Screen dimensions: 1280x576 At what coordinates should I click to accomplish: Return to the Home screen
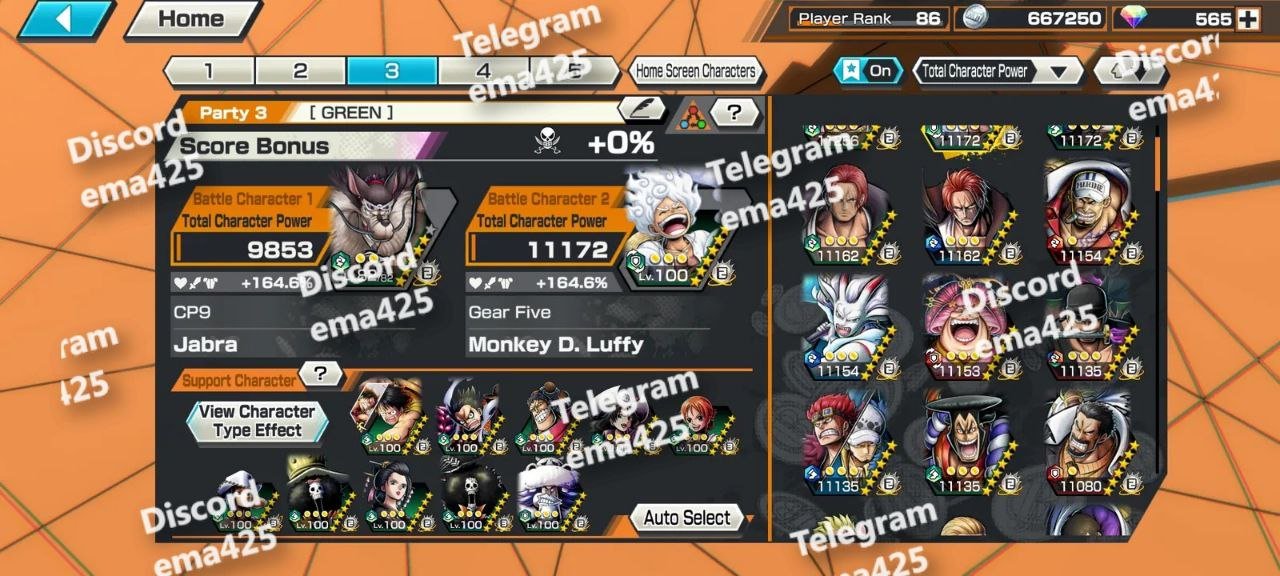pyautogui.click(x=191, y=19)
